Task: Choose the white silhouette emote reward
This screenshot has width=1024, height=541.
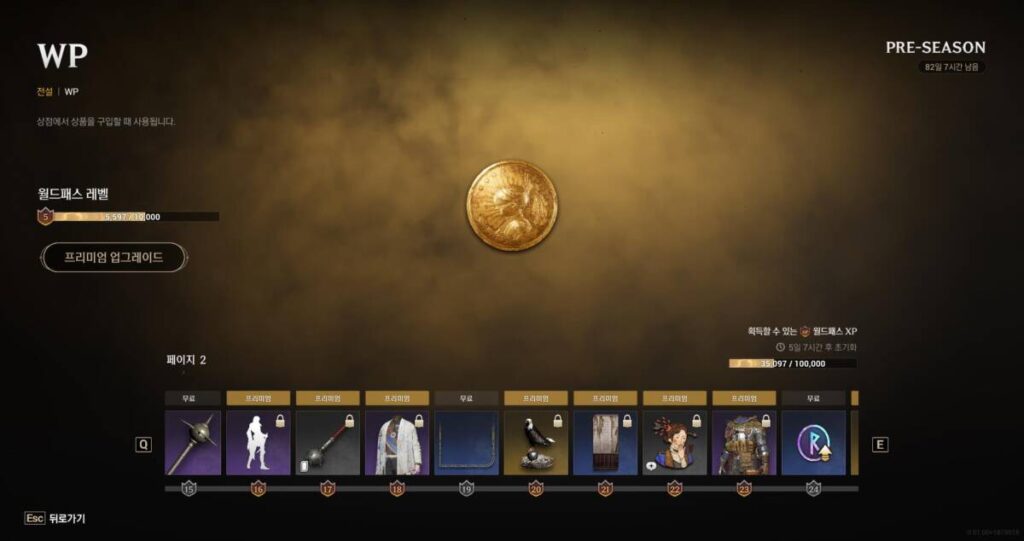Action: (258, 443)
